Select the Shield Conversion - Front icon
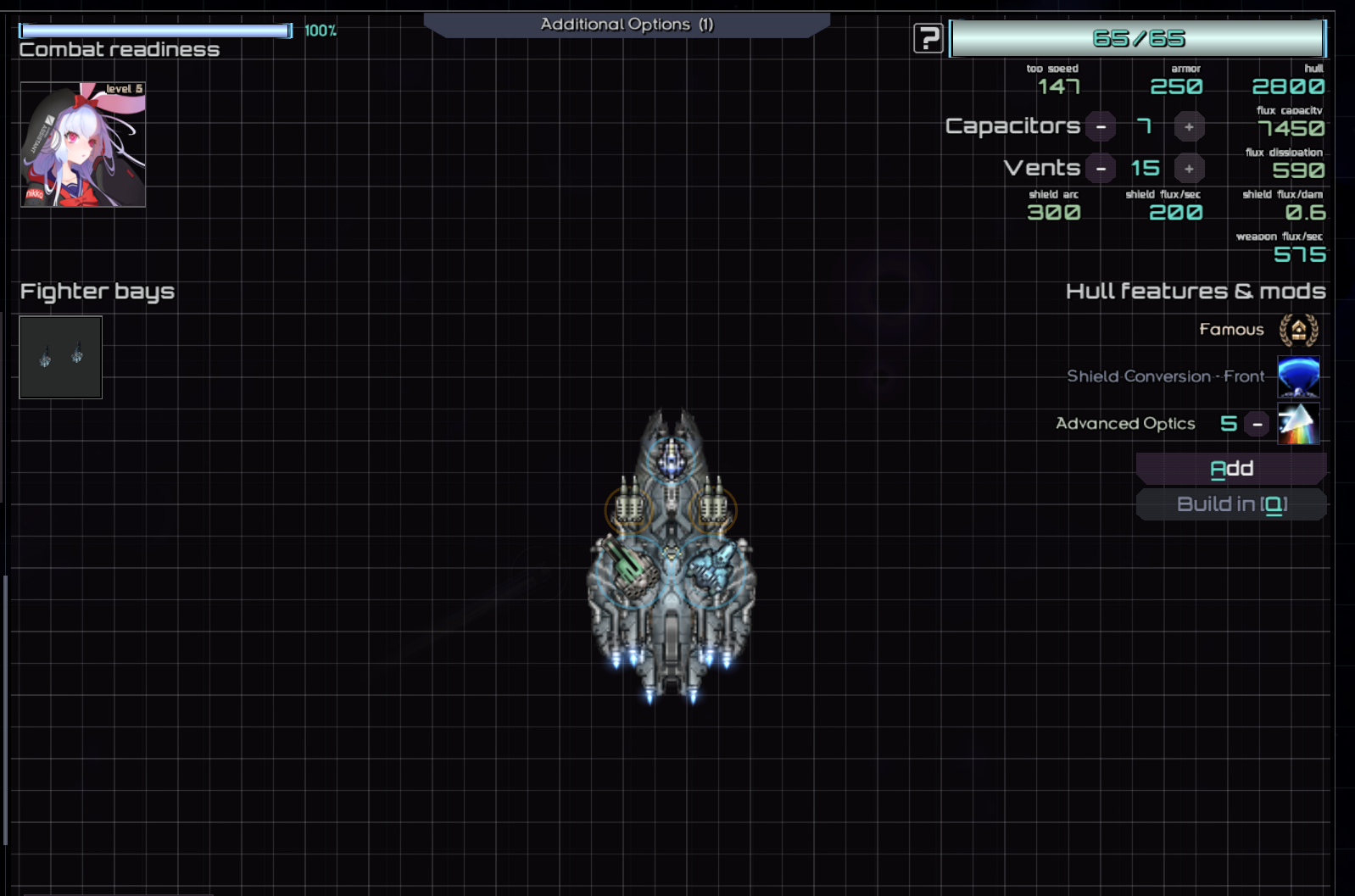1355x896 pixels. tap(1298, 376)
